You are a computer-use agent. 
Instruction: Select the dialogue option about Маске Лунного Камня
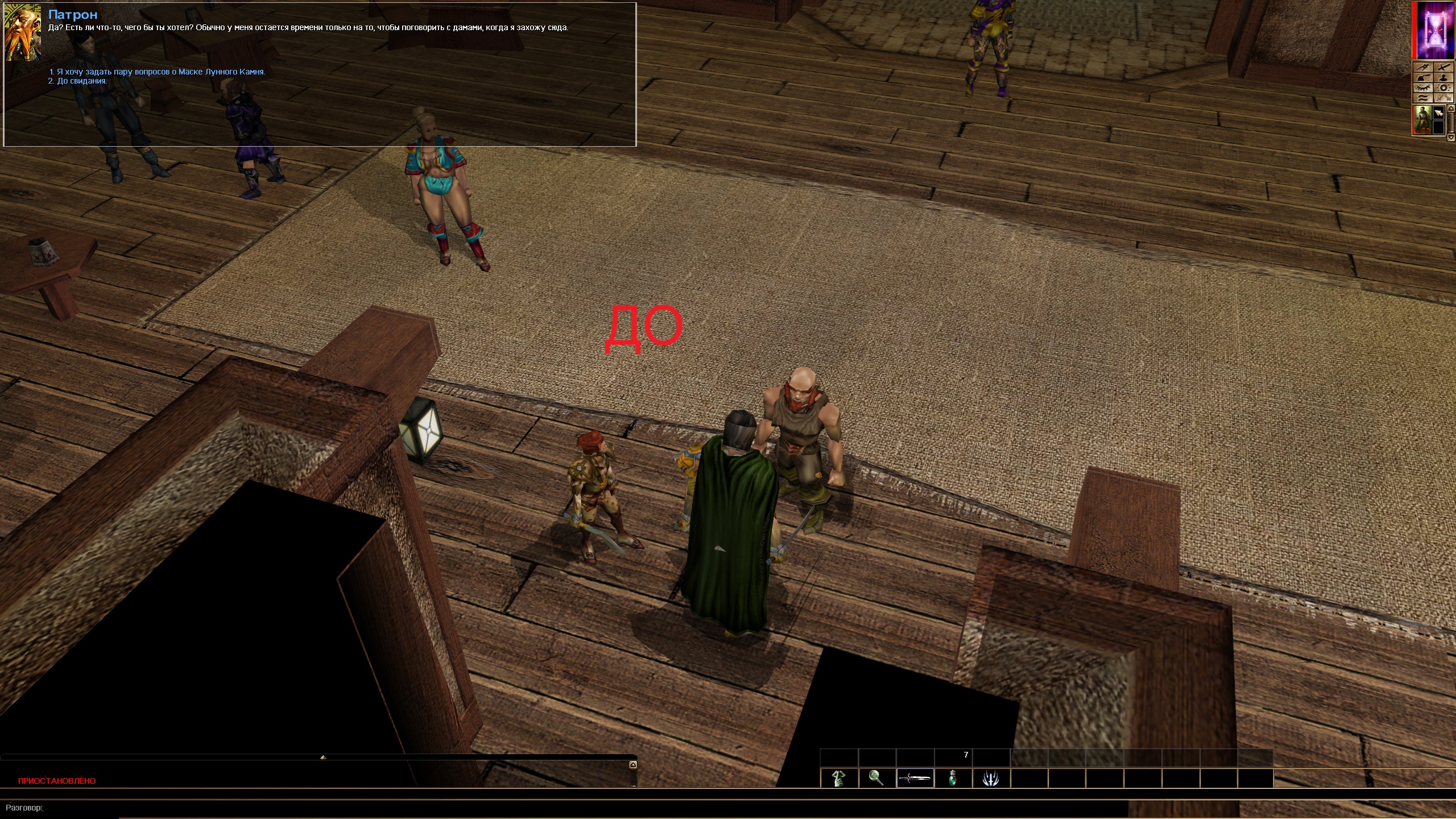(158, 72)
